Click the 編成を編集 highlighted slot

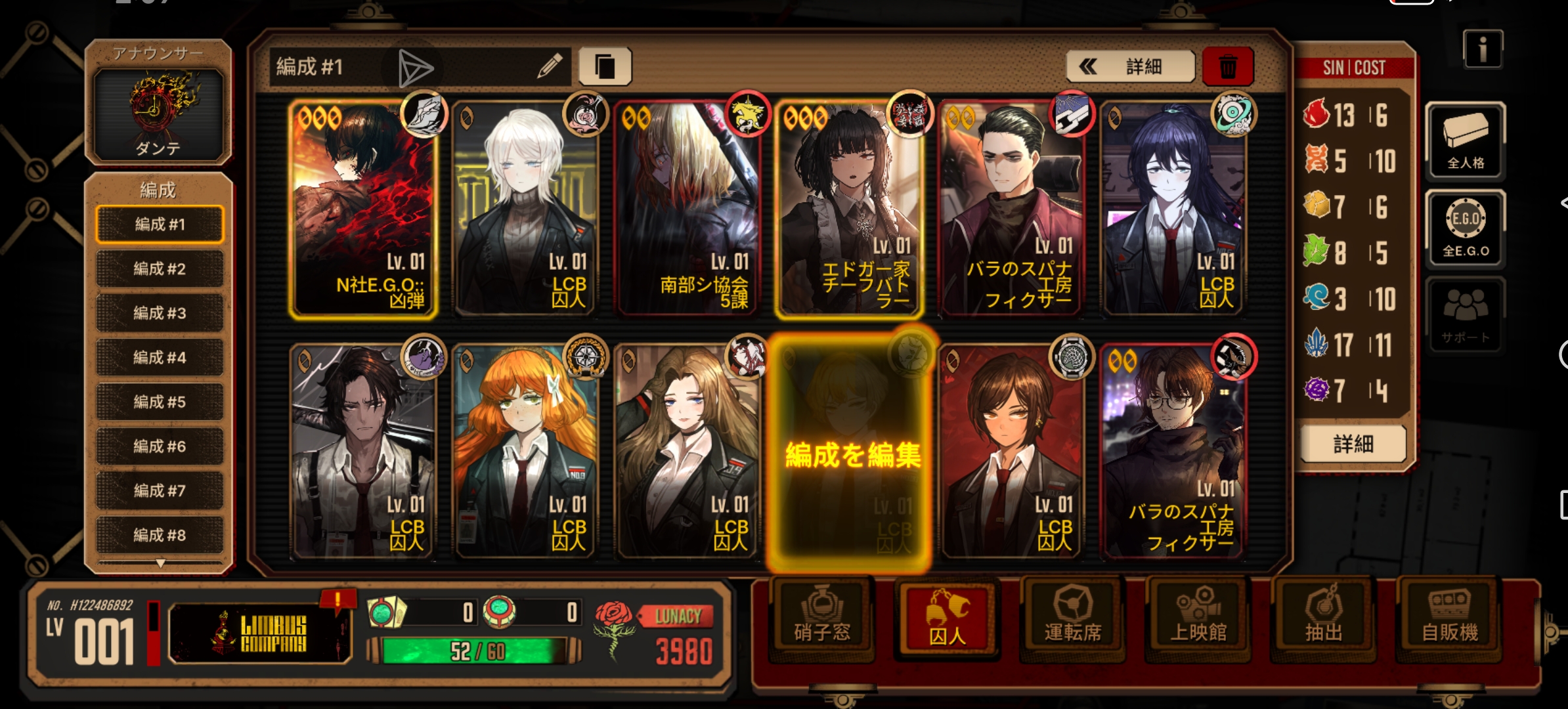851,453
